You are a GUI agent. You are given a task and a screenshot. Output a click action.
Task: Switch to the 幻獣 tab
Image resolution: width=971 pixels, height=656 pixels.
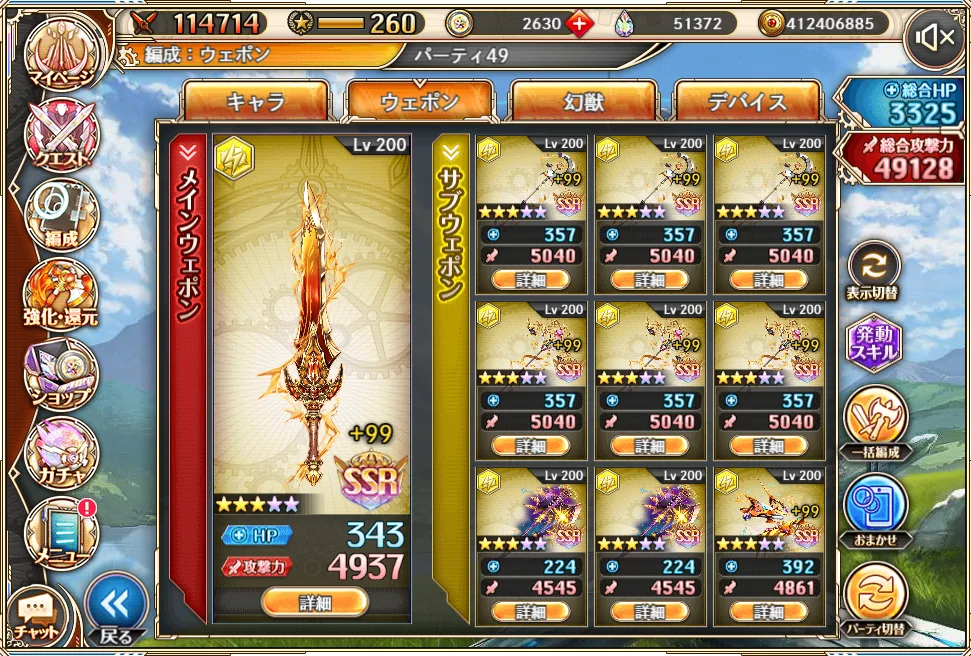click(583, 102)
